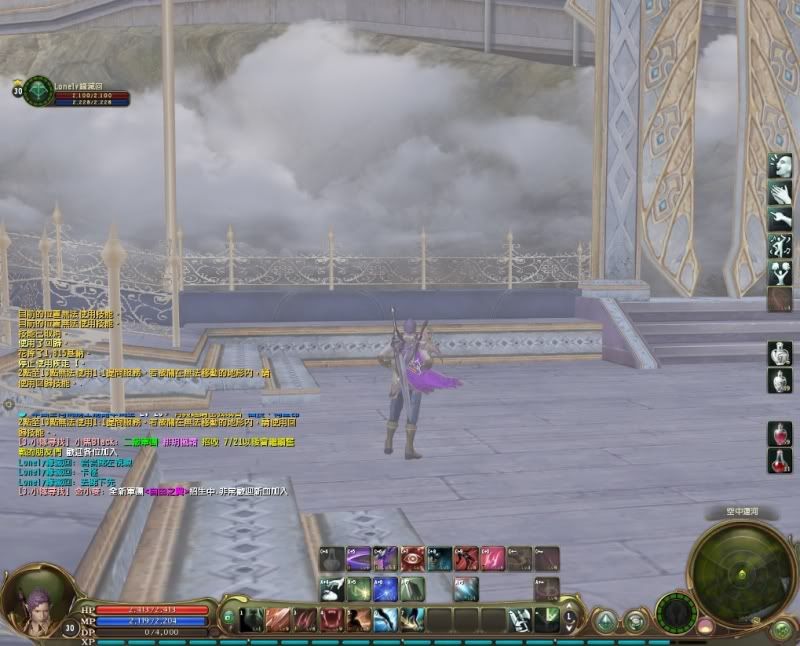Drink the lower red potion
The image size is (800, 646).
pyautogui.click(x=780, y=461)
